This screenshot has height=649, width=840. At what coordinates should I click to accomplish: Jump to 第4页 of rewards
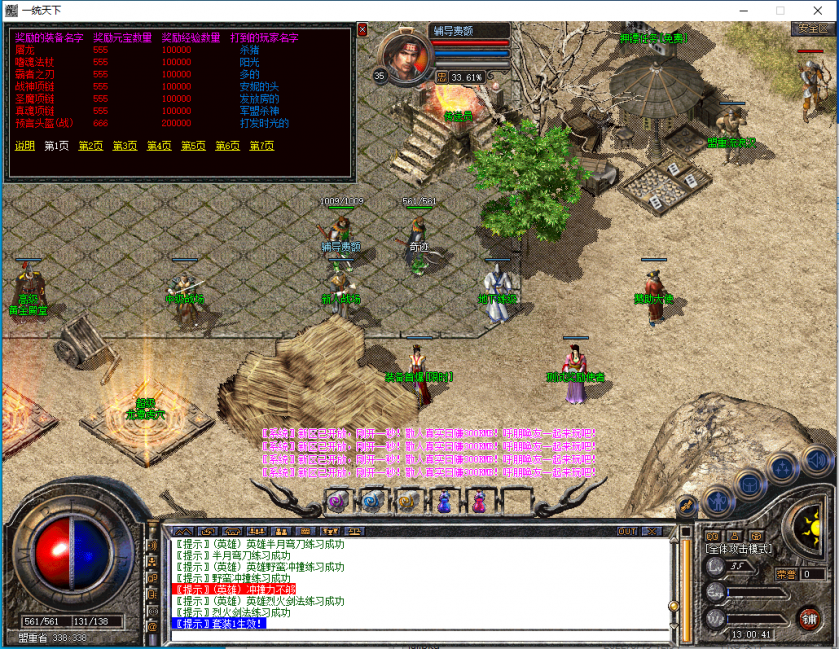coord(159,146)
